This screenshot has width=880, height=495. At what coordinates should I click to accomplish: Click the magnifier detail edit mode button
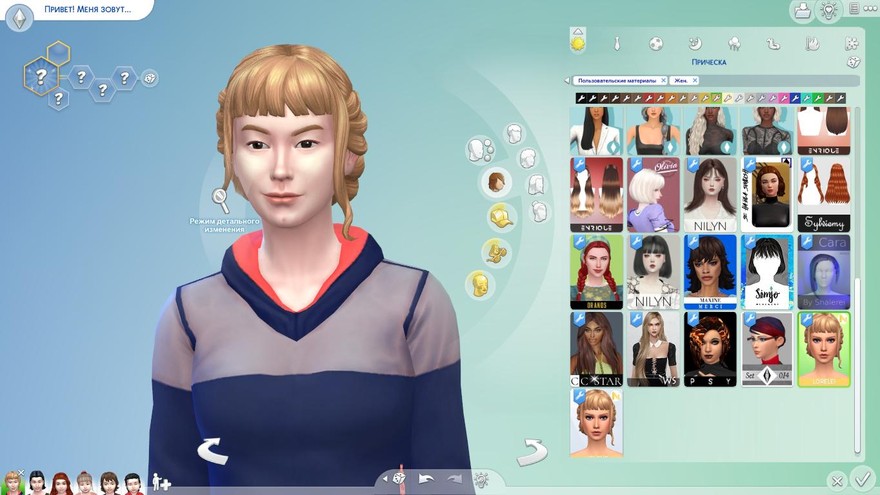tap(220, 201)
